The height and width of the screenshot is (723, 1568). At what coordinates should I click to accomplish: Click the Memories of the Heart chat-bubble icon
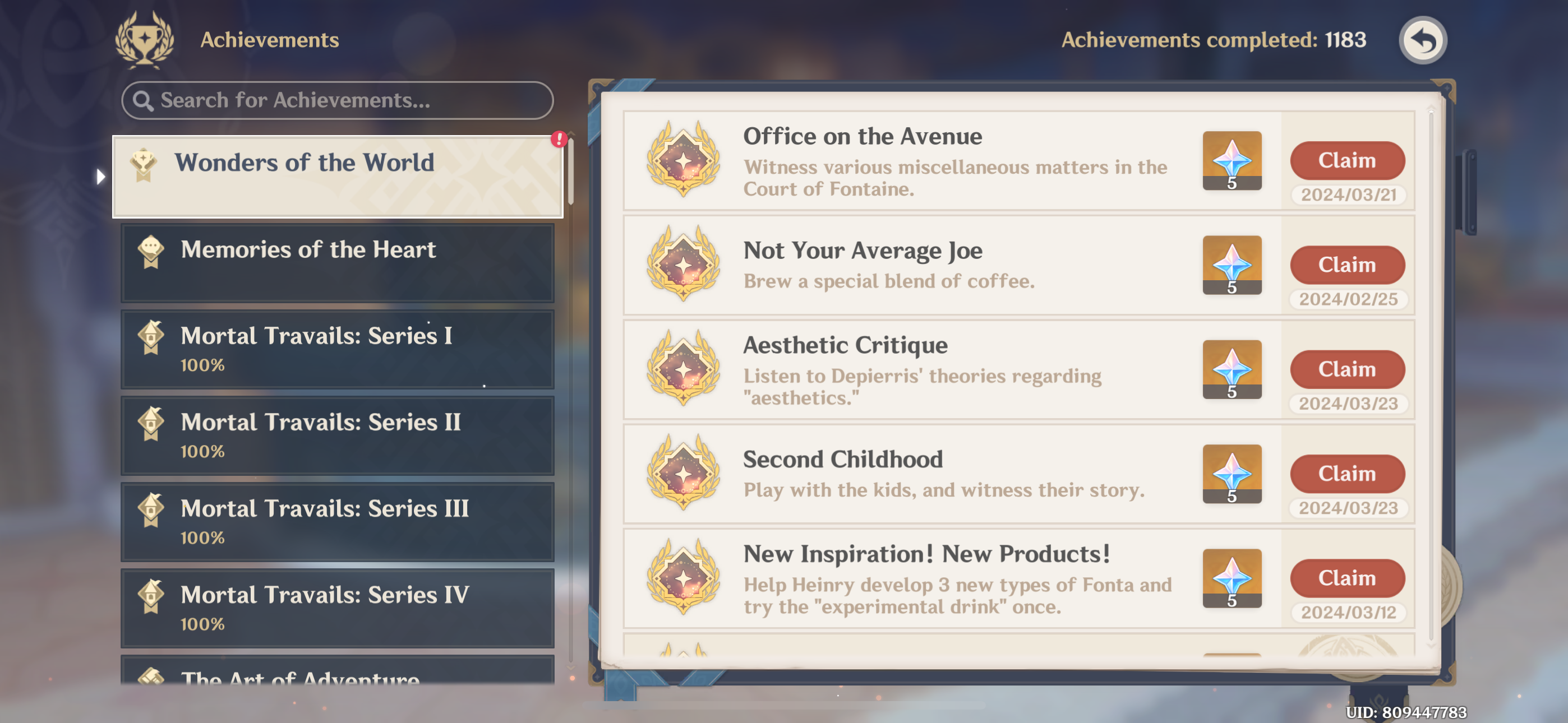(x=151, y=249)
